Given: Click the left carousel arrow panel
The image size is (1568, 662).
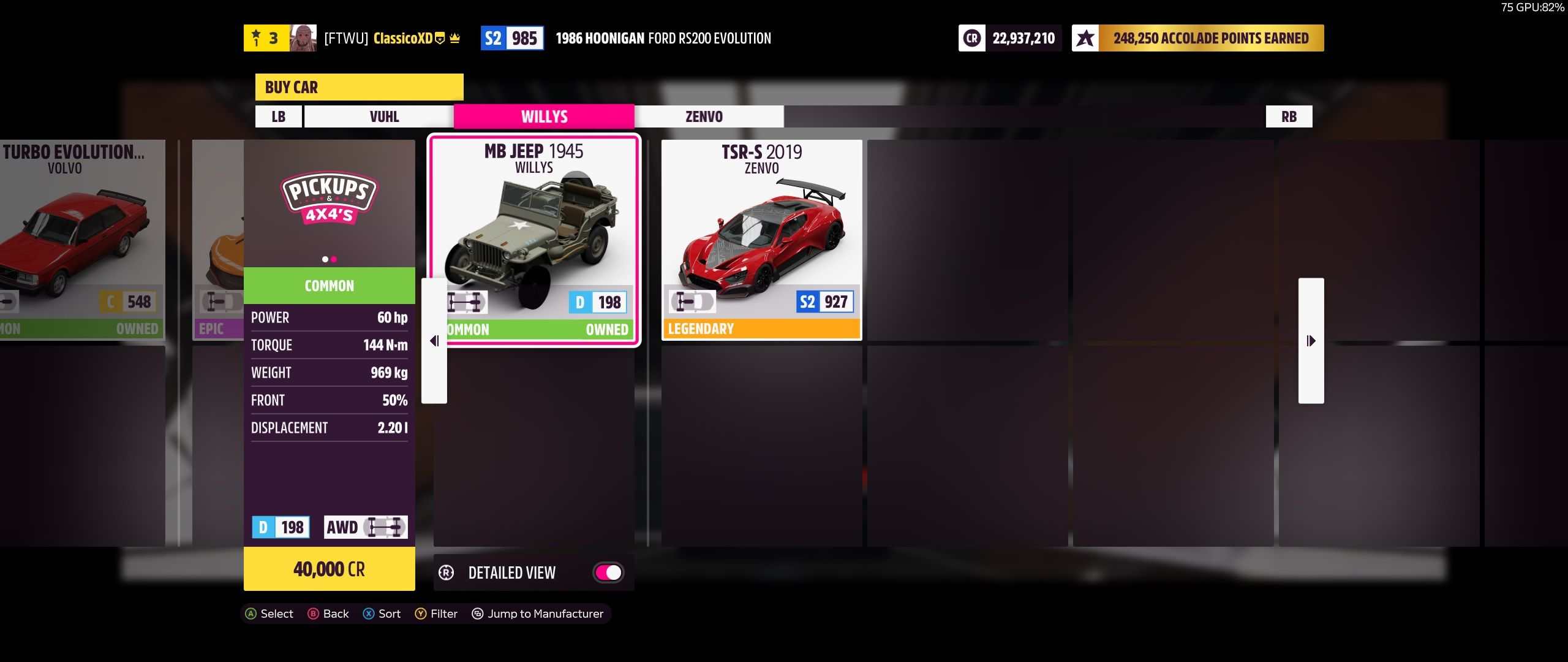Looking at the screenshot, I should coord(434,341).
